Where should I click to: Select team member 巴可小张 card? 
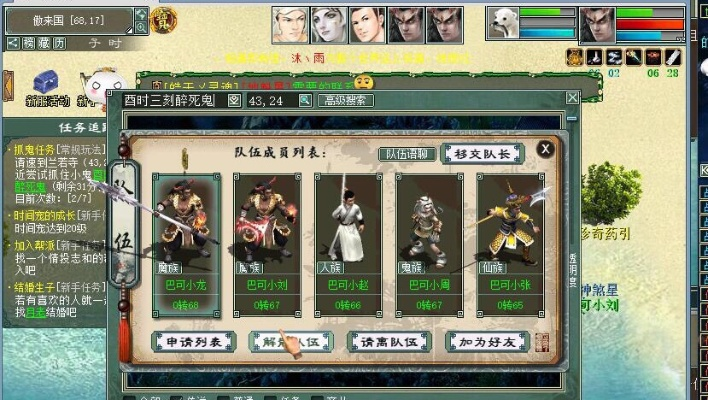click(508, 242)
